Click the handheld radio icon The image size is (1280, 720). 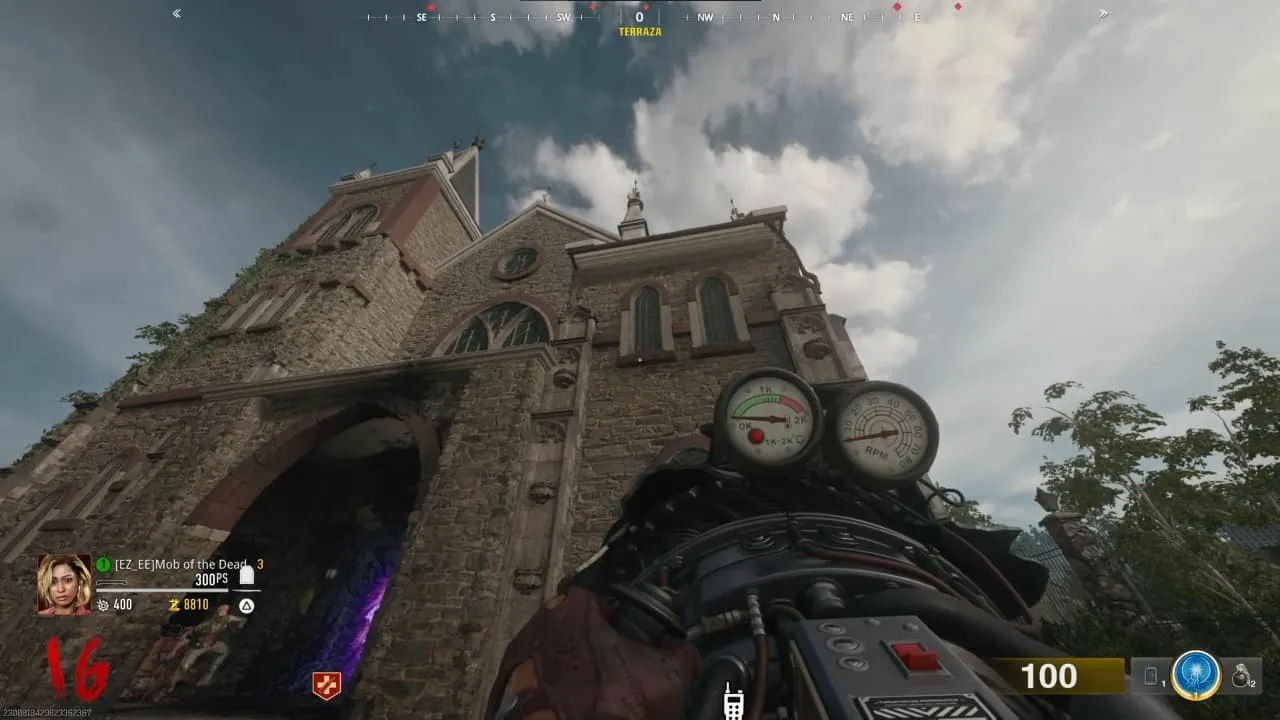[x=732, y=703]
